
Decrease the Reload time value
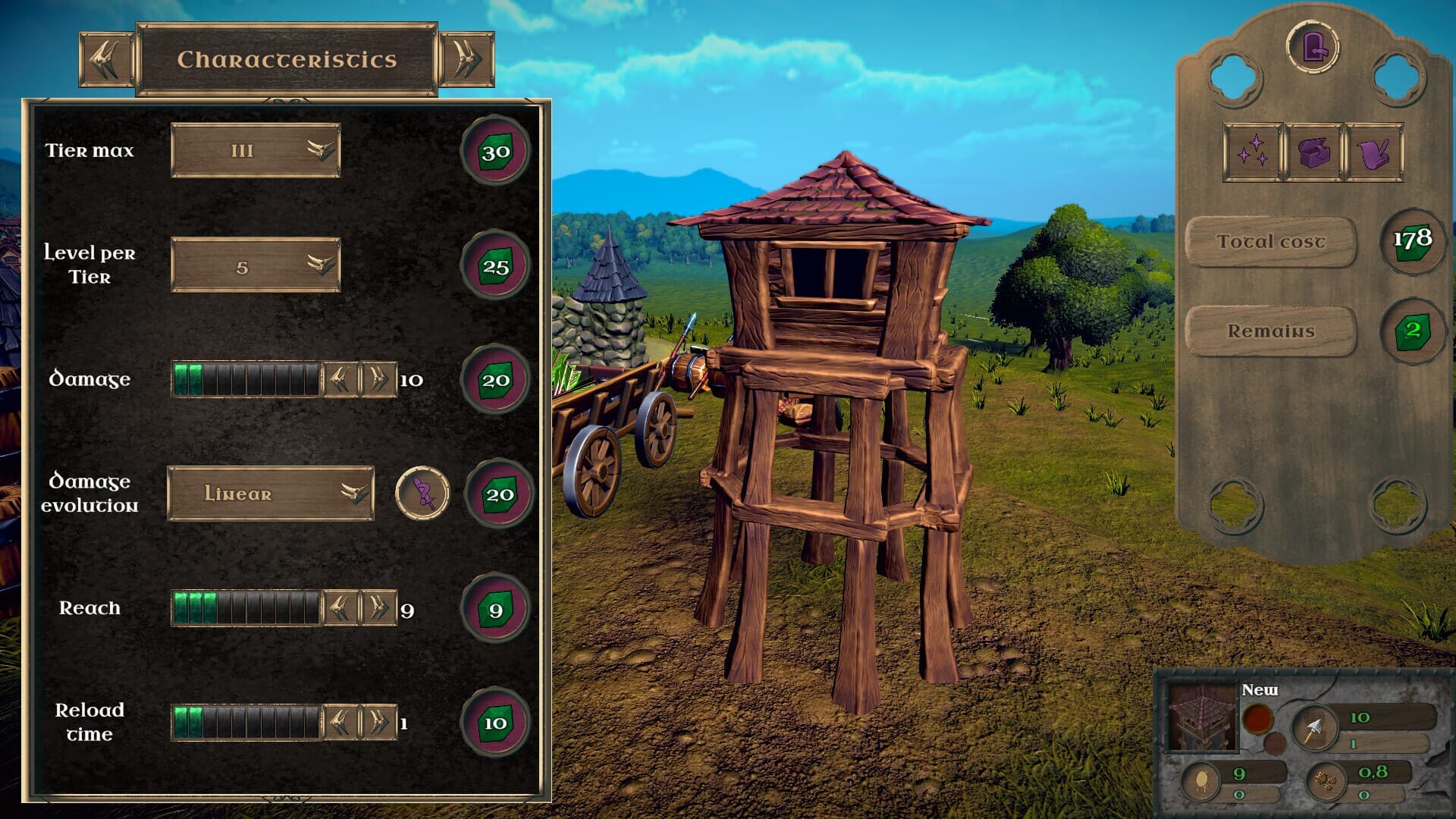tap(340, 723)
